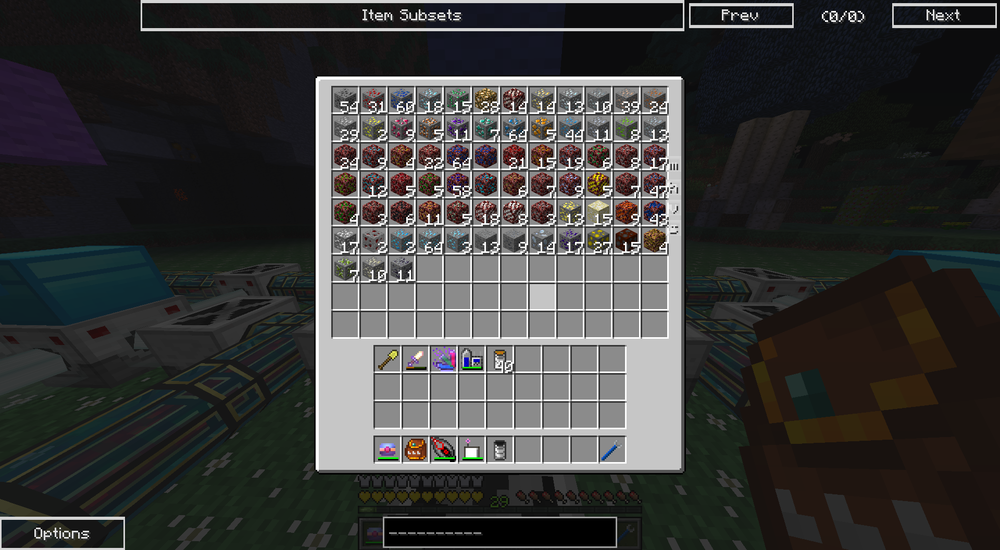Go to the Next page

(x=942, y=16)
